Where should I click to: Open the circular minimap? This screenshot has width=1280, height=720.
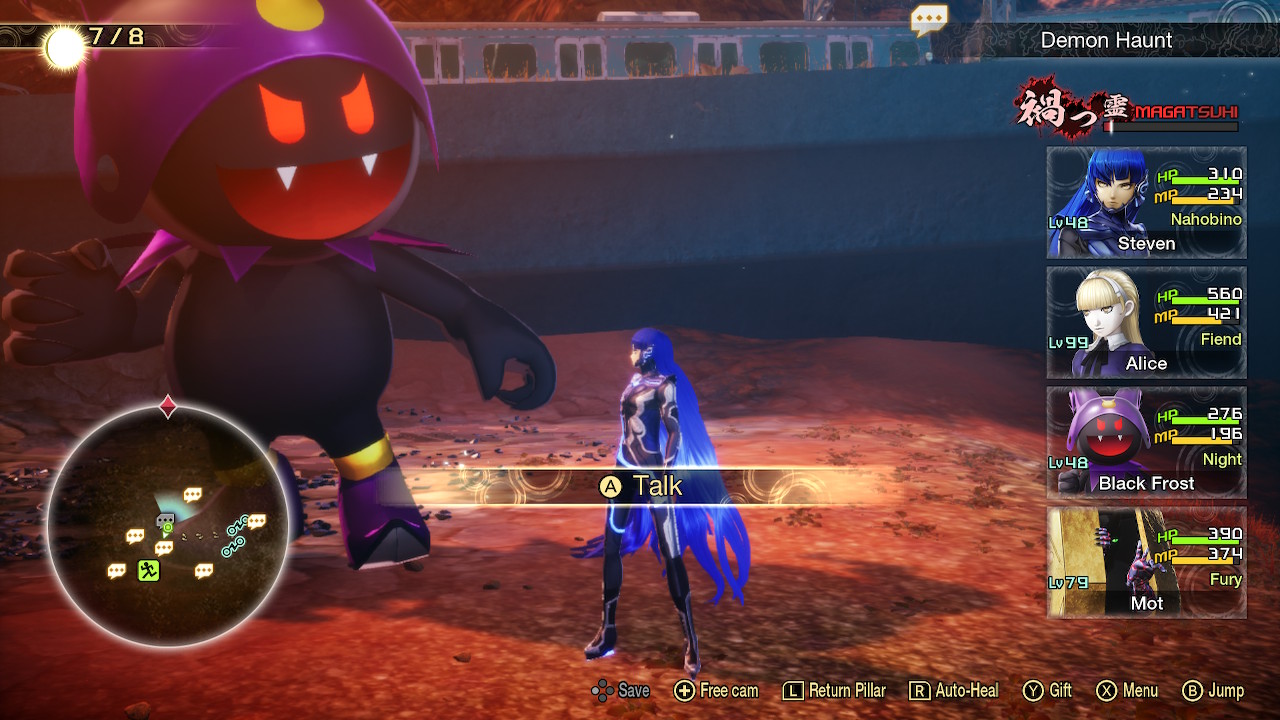[168, 522]
